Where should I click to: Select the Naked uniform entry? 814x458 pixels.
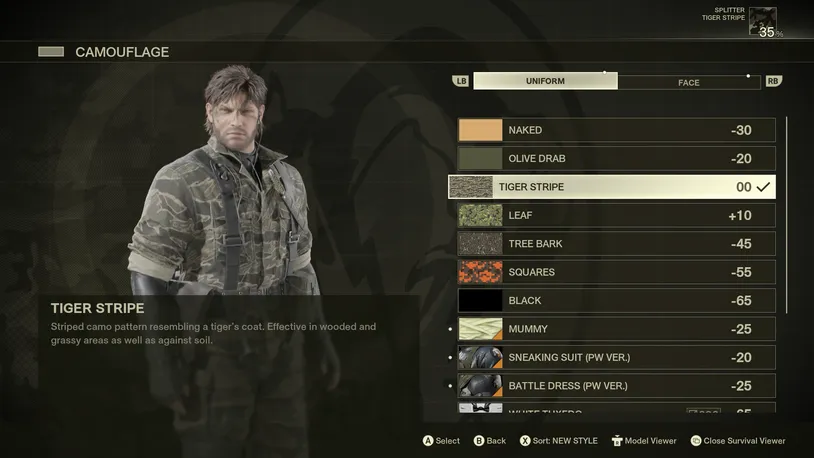click(x=616, y=130)
